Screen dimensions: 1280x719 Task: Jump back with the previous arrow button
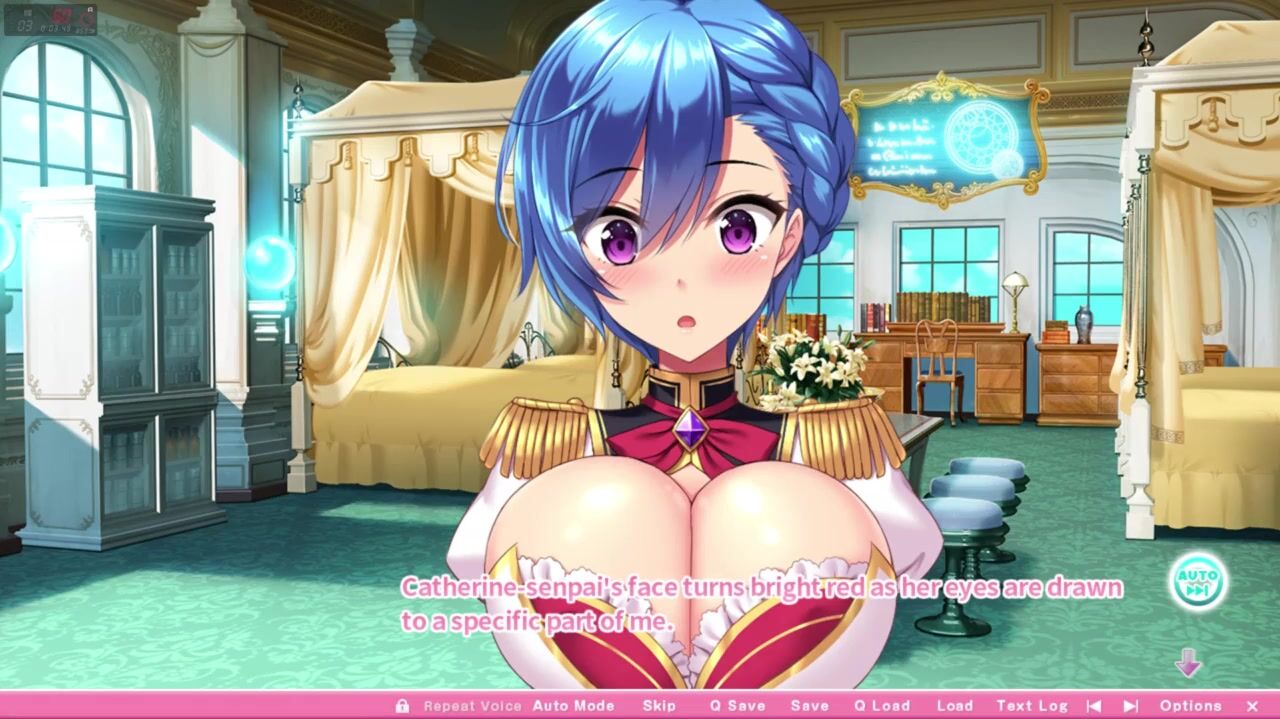pyautogui.click(x=1094, y=706)
